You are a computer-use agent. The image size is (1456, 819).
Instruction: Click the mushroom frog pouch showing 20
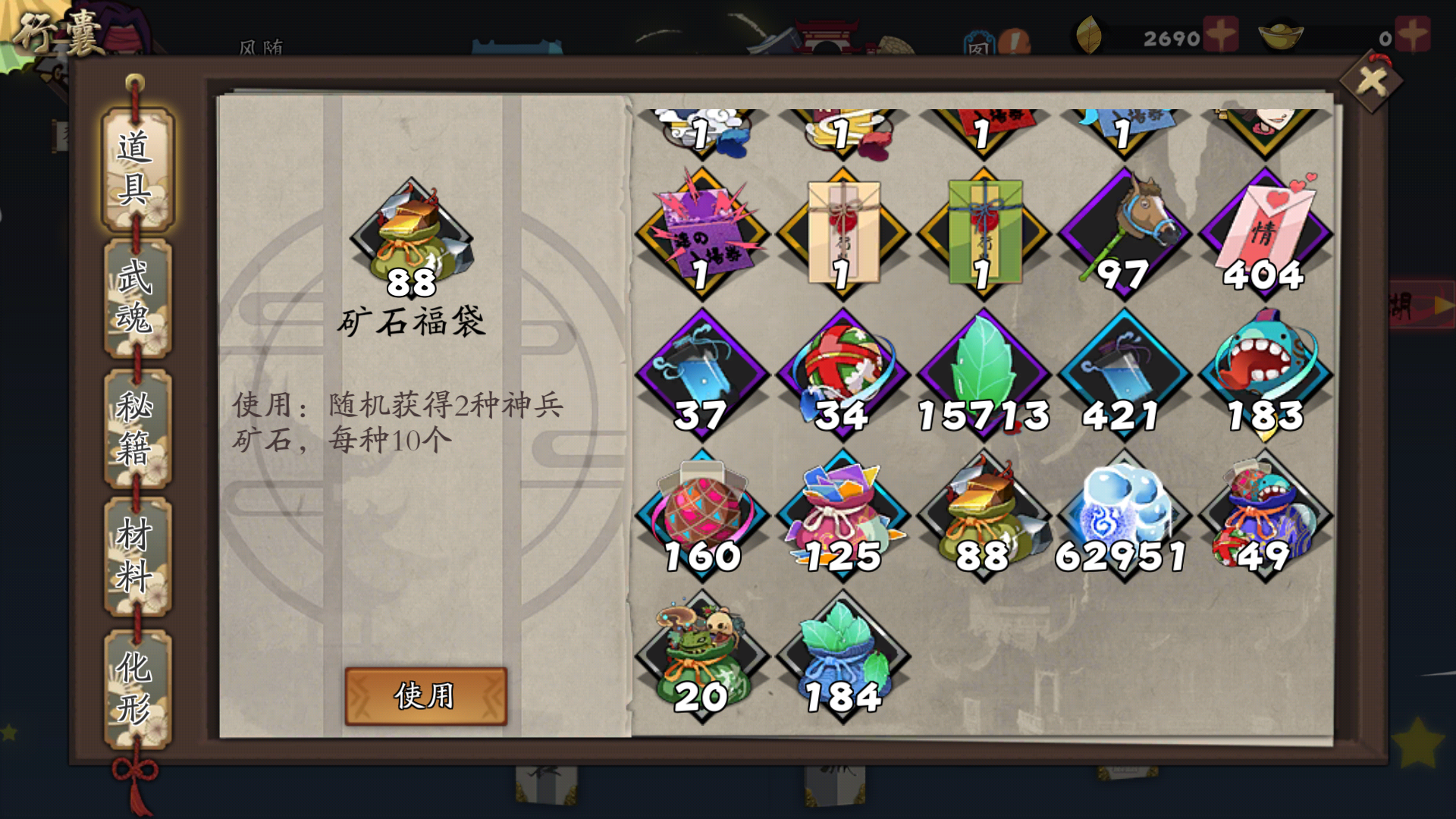pos(701,652)
